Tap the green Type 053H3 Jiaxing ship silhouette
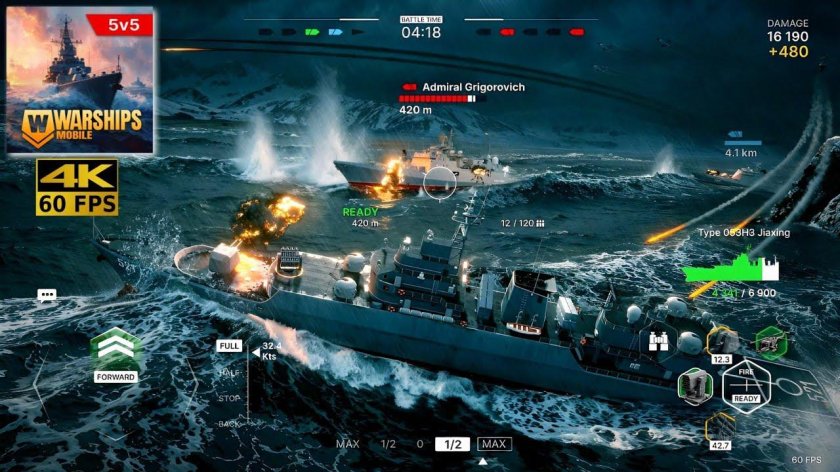 pos(735,268)
